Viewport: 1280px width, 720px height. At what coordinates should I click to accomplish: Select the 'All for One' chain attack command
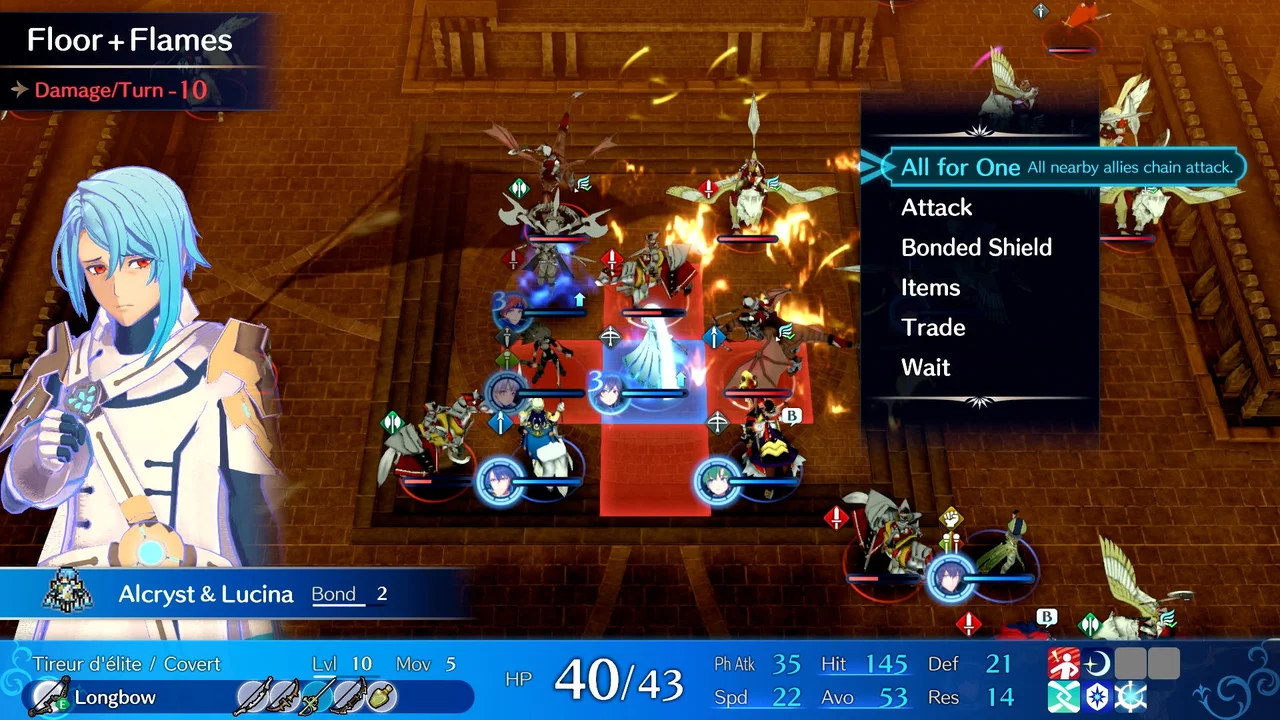[x=960, y=167]
